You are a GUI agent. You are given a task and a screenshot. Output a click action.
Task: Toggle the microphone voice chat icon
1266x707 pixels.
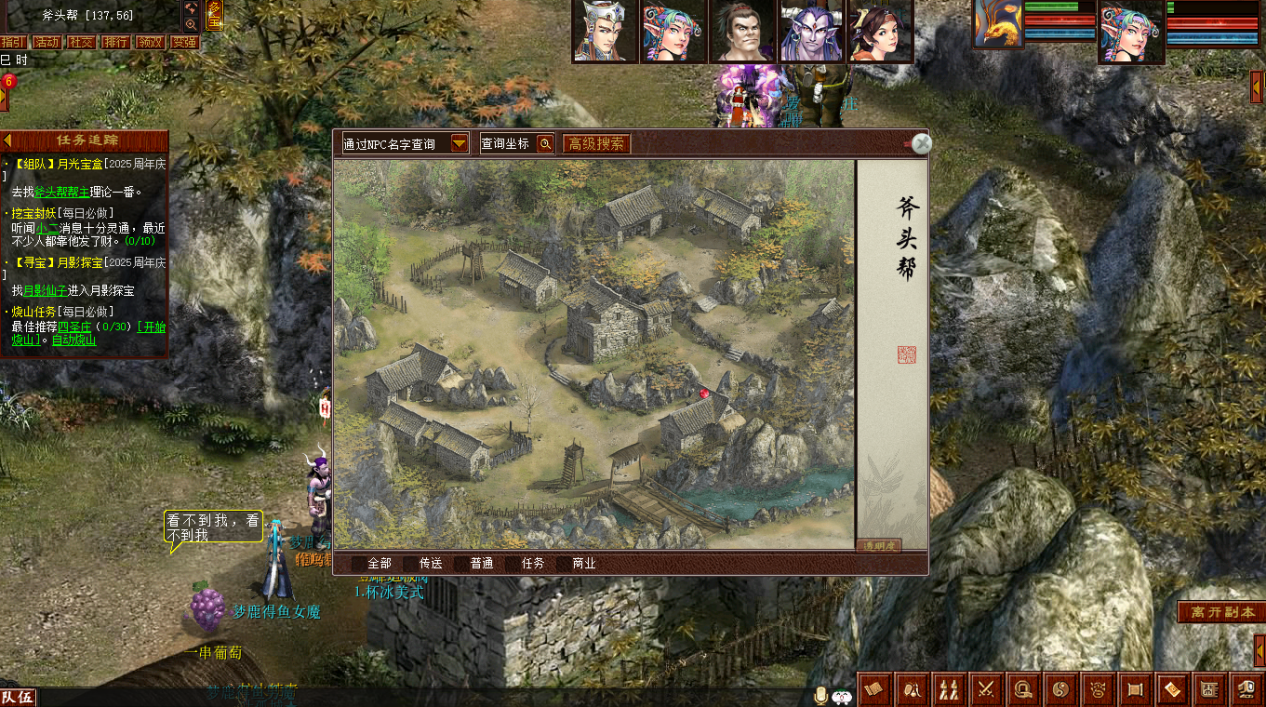click(821, 695)
